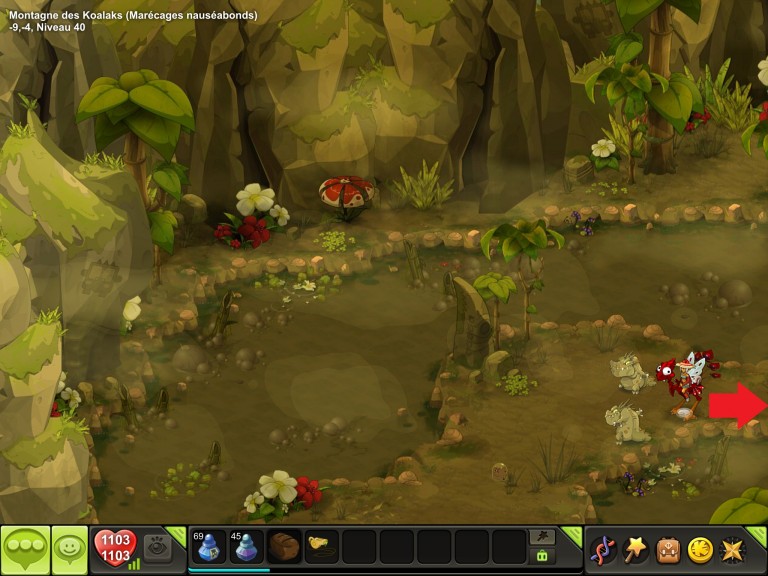Open the smiley emotes button
This screenshot has height=576, width=768.
69,548
